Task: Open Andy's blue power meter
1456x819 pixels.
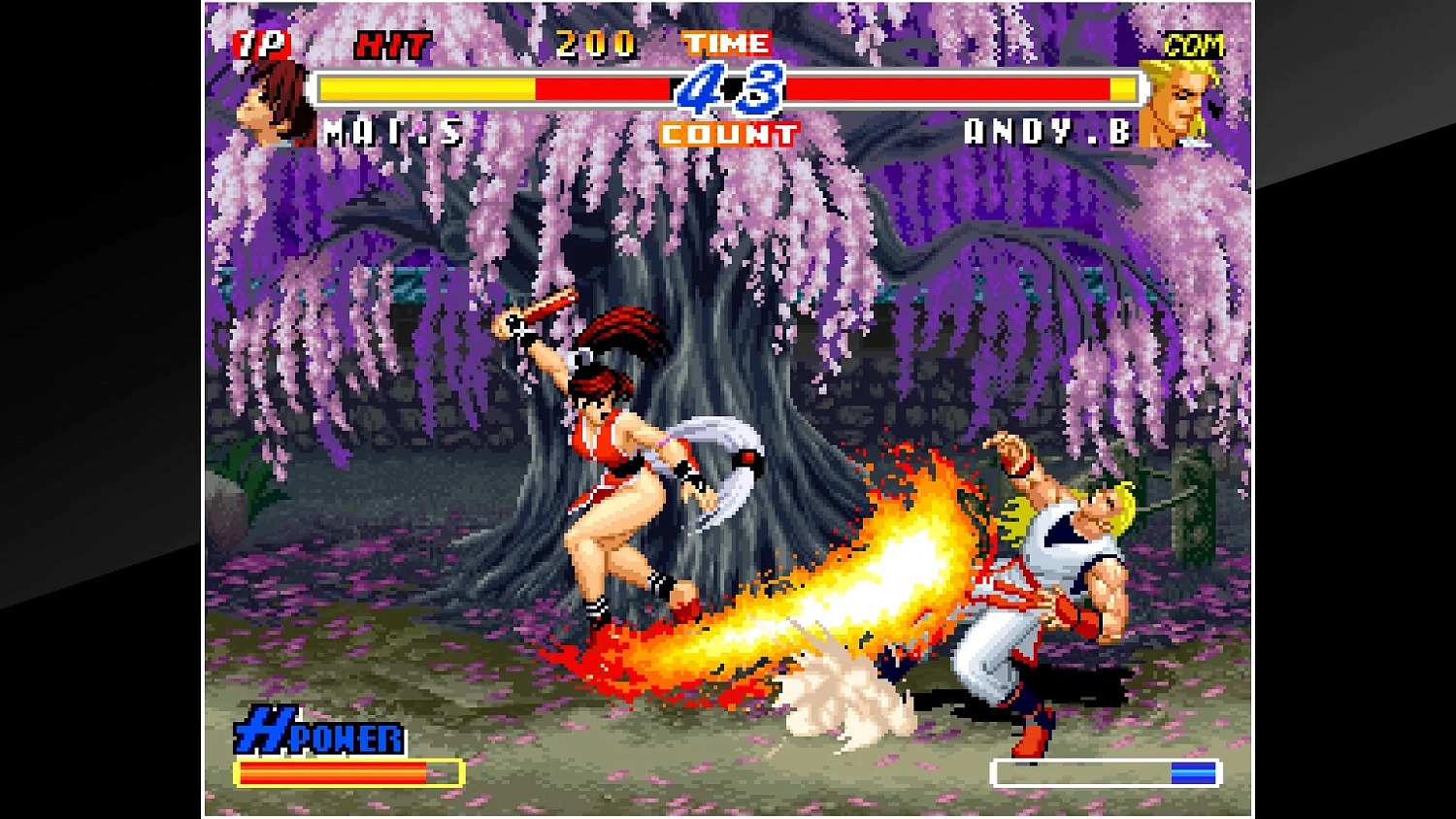Action: 1102,771
